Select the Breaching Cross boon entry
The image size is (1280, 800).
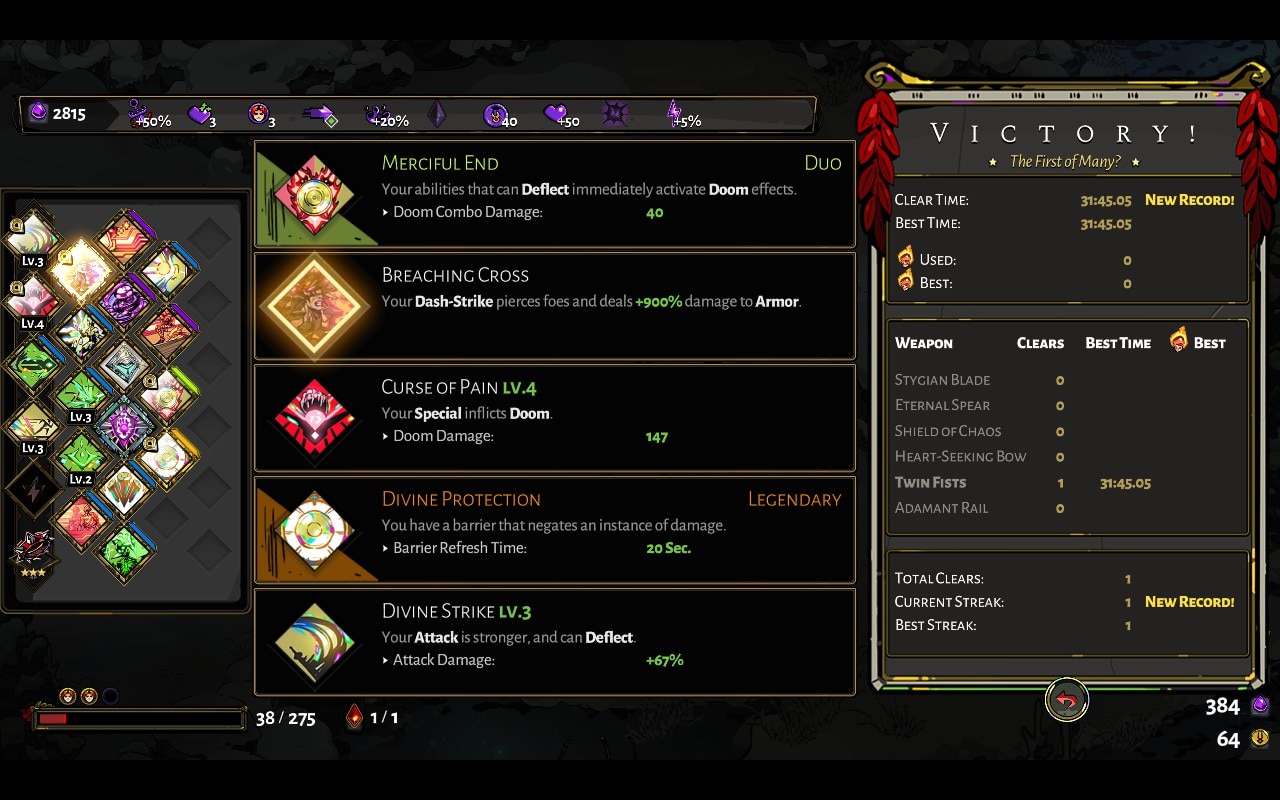[x=555, y=305]
